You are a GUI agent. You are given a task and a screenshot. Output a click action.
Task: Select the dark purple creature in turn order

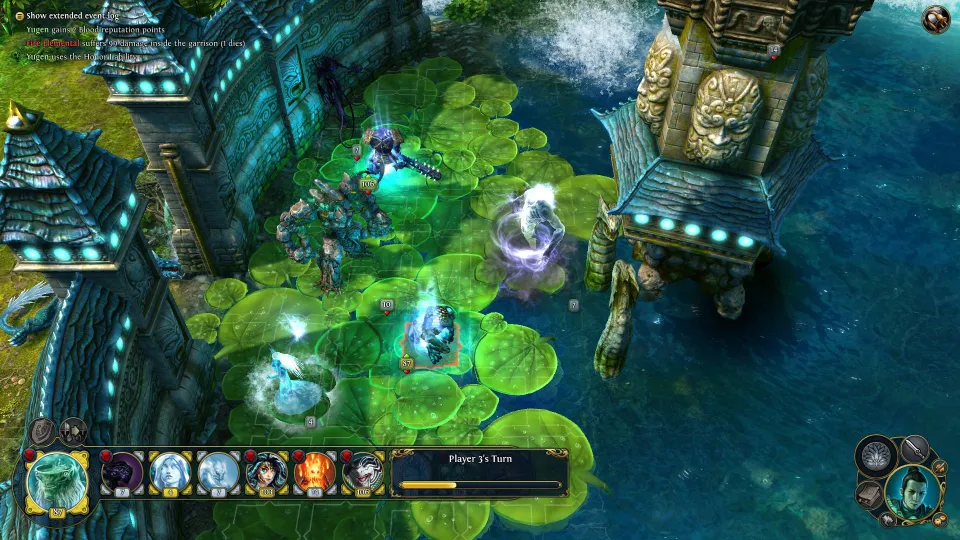pyautogui.click(x=123, y=472)
